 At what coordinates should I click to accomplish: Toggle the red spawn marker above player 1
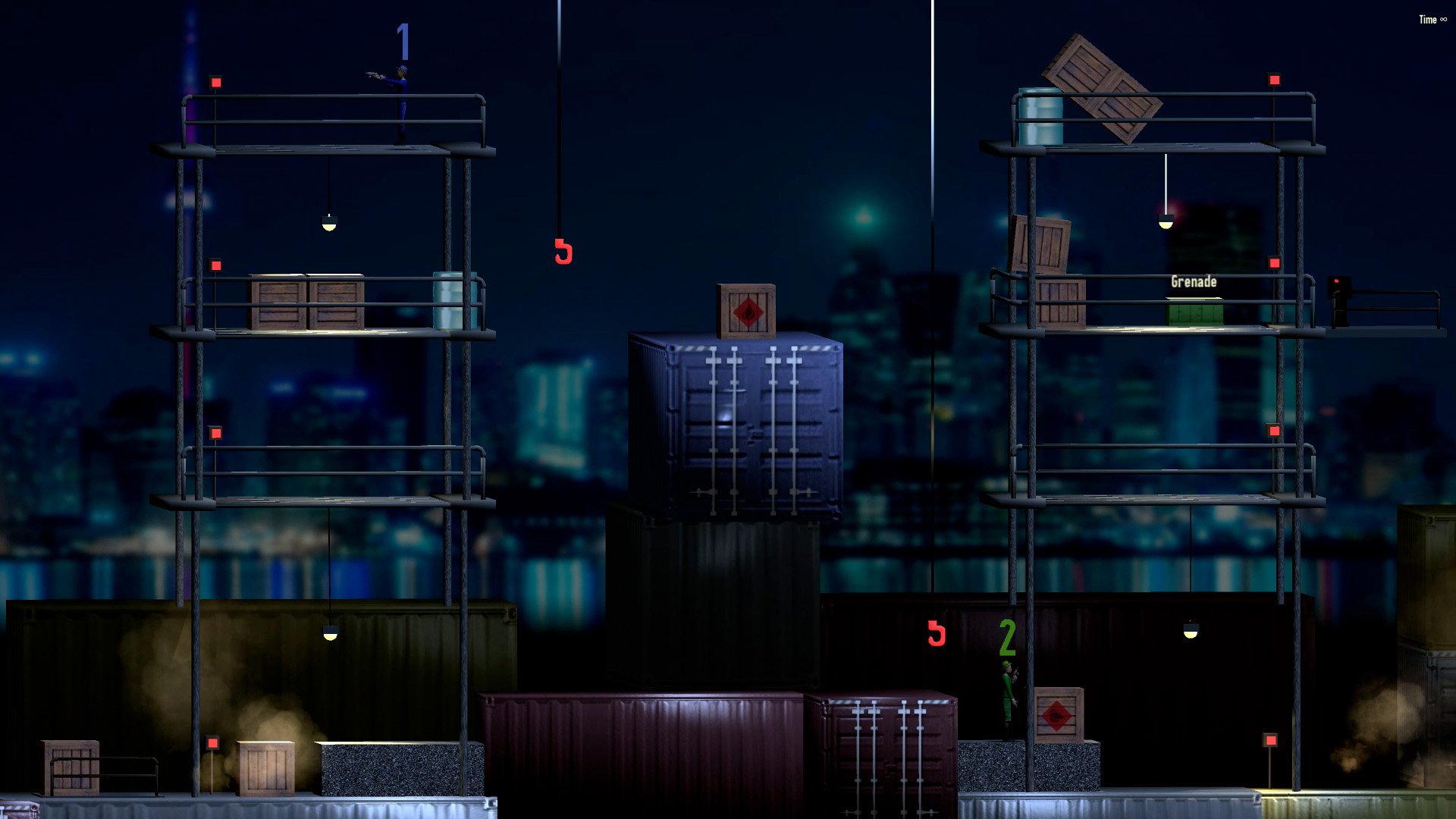215,80
